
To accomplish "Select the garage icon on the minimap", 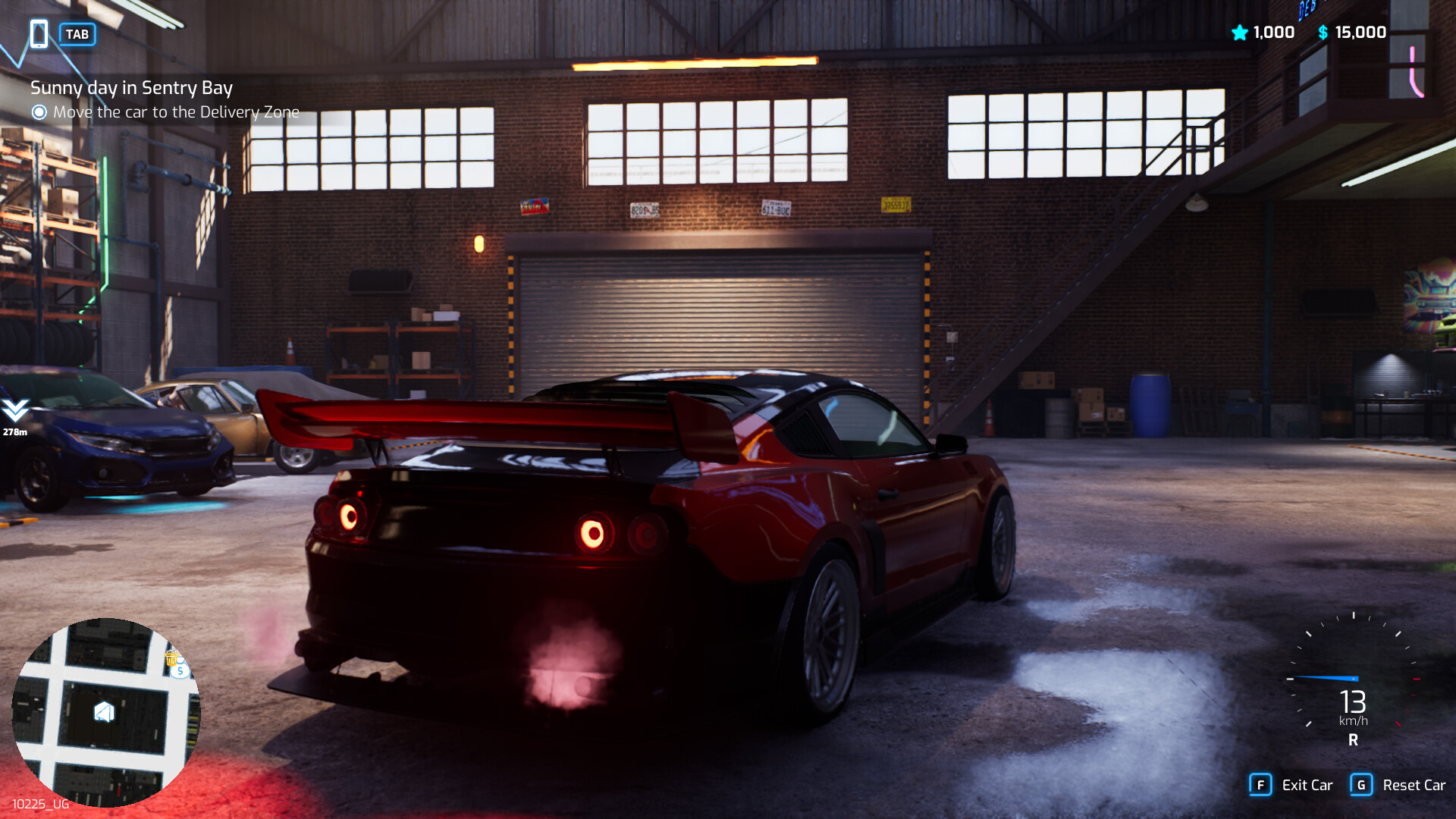I will [x=104, y=711].
